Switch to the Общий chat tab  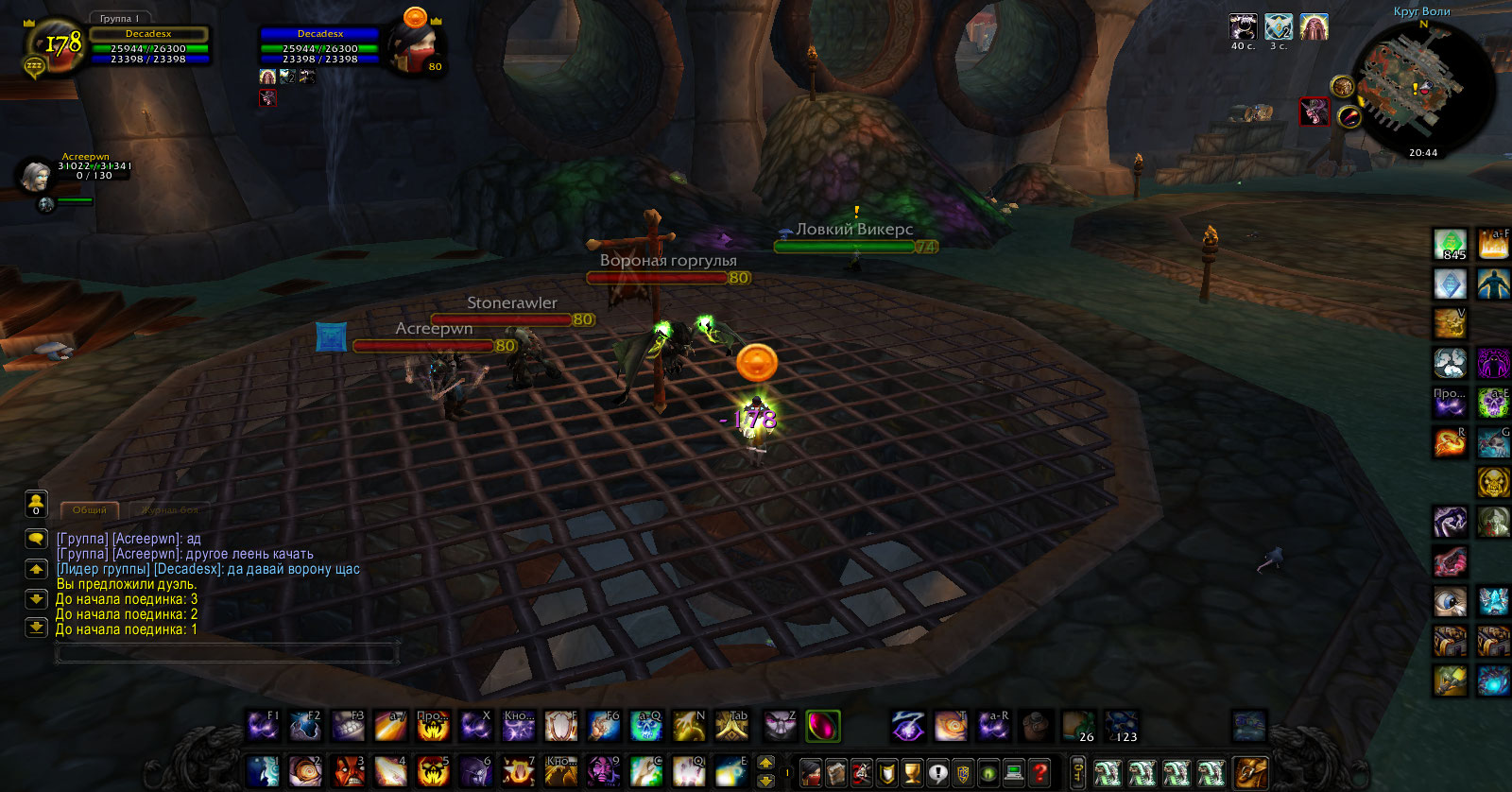90,510
